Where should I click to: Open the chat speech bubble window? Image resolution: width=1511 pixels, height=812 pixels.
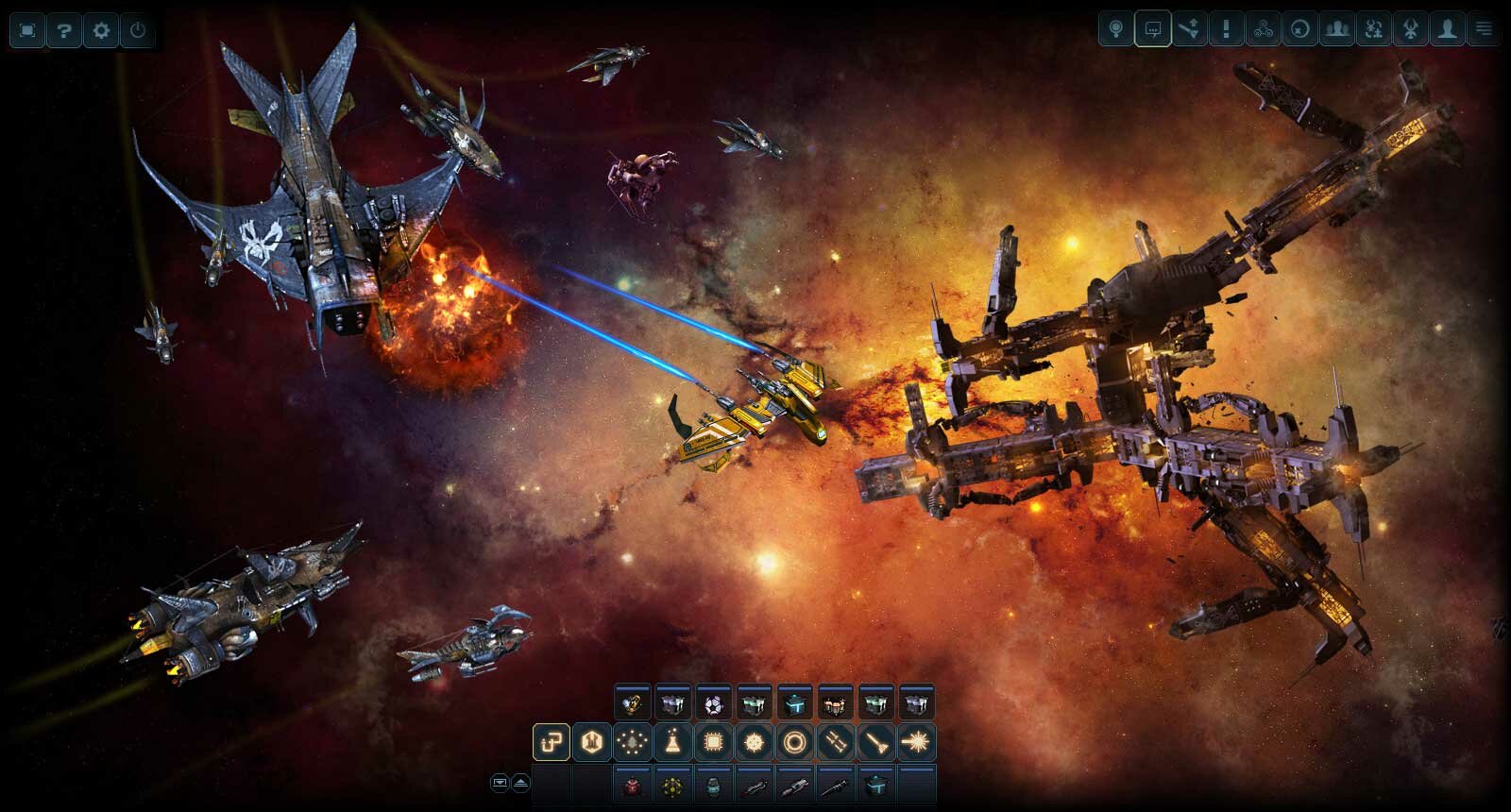coord(1153,29)
